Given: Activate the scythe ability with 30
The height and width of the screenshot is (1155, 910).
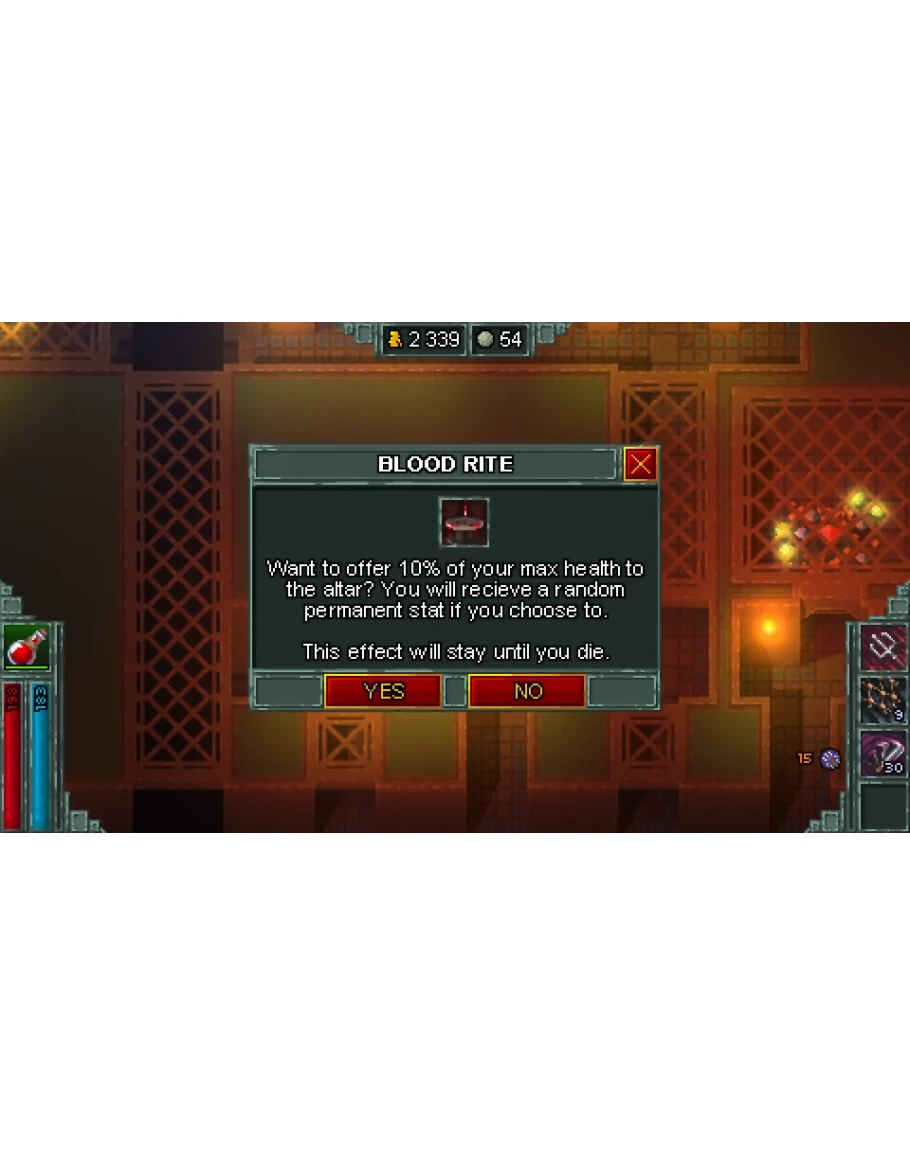Looking at the screenshot, I should [883, 752].
